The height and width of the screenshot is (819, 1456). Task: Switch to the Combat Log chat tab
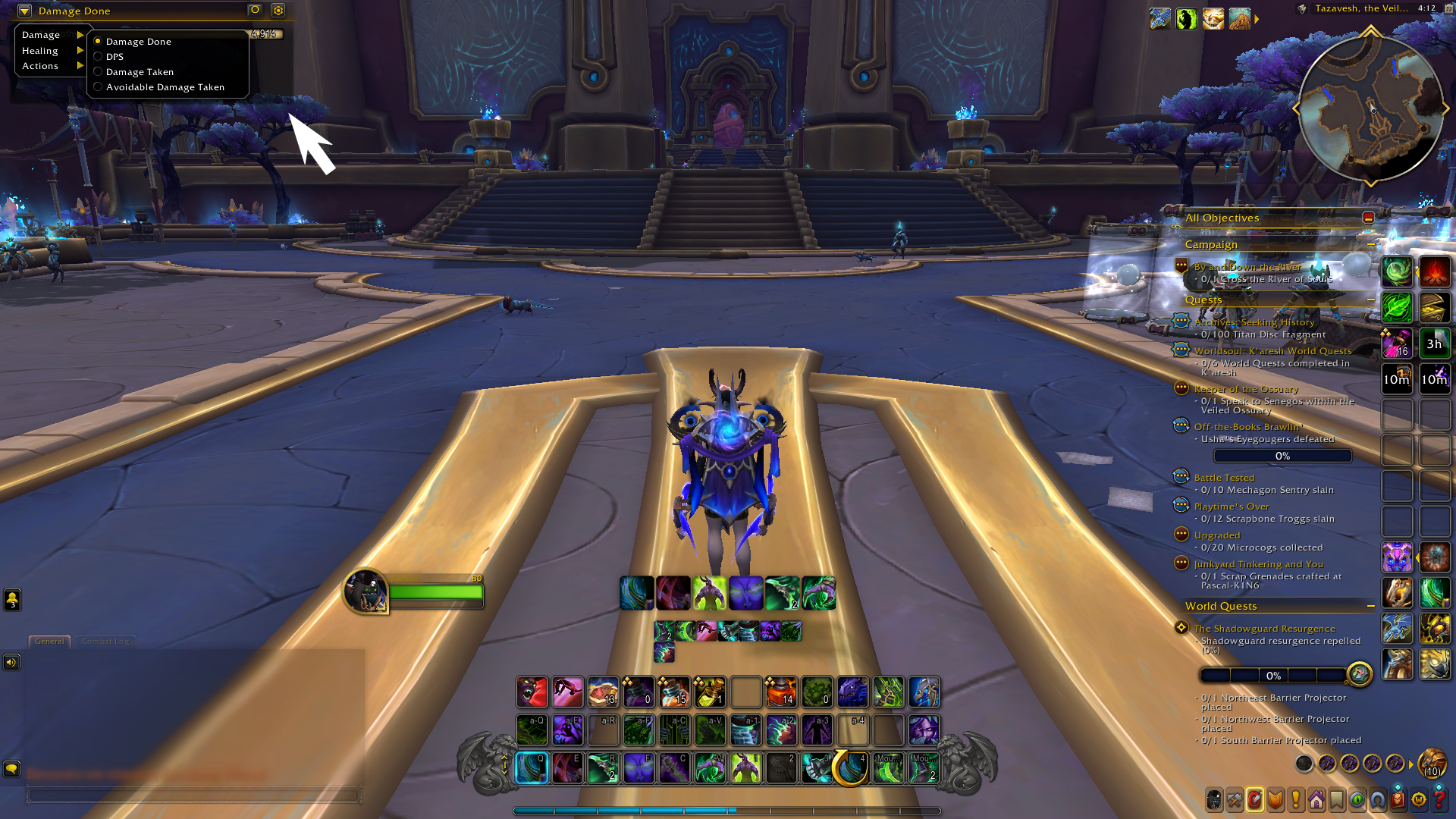(105, 641)
